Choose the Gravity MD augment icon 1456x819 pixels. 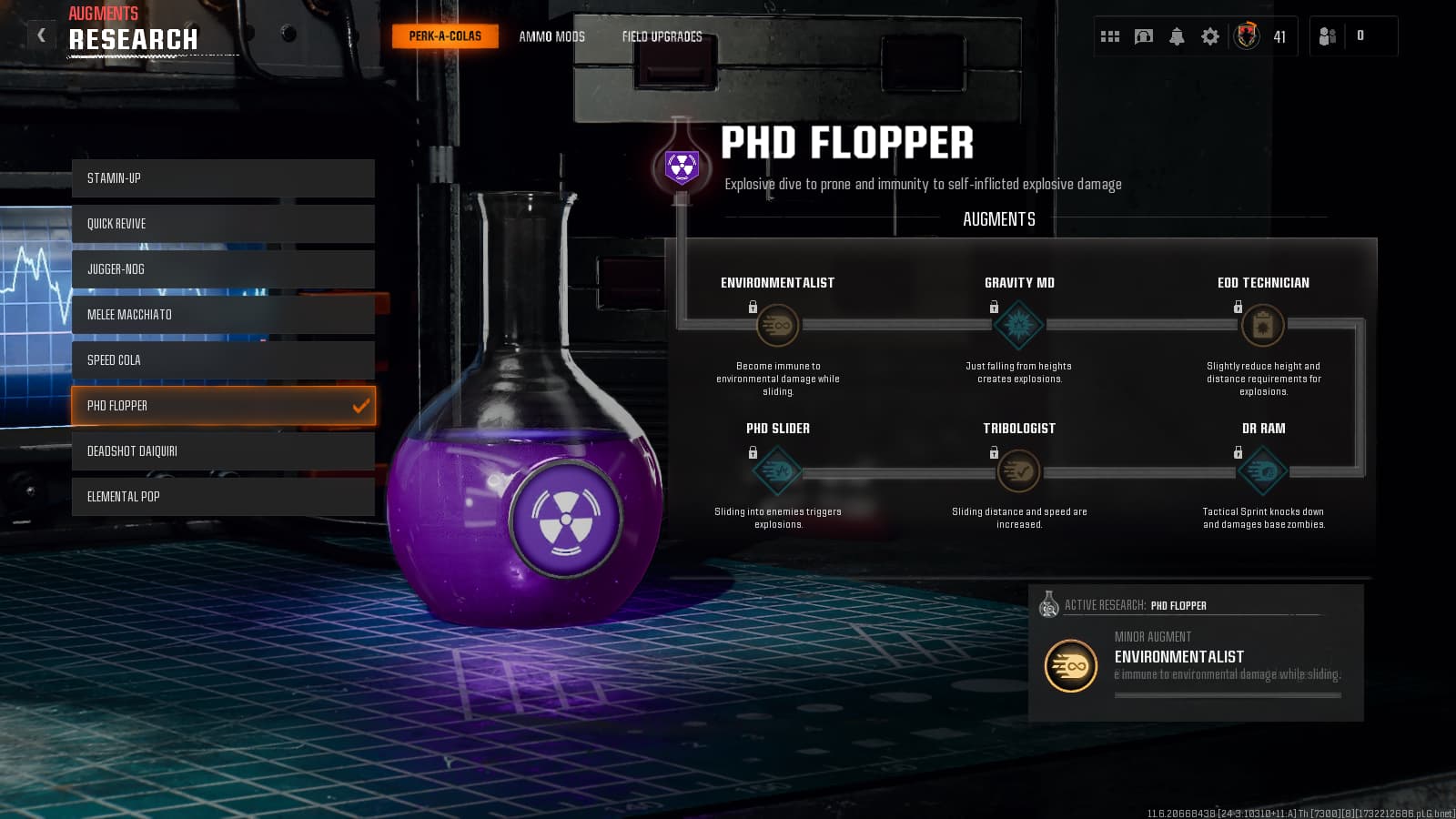pos(1019,325)
